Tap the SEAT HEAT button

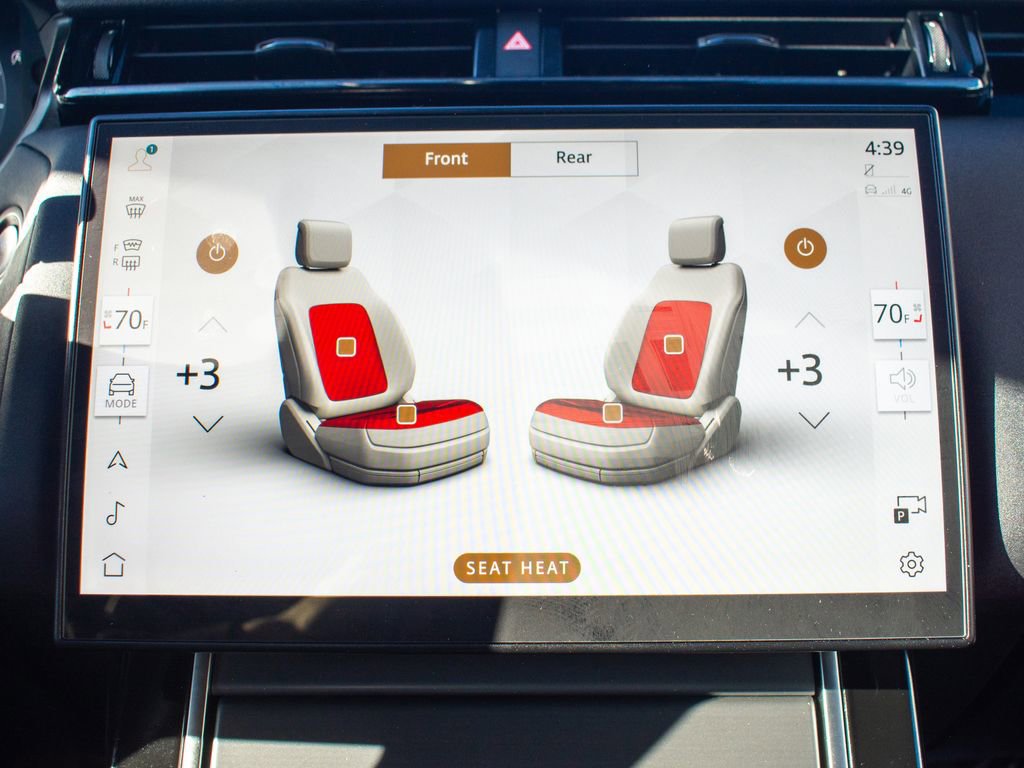pos(517,568)
